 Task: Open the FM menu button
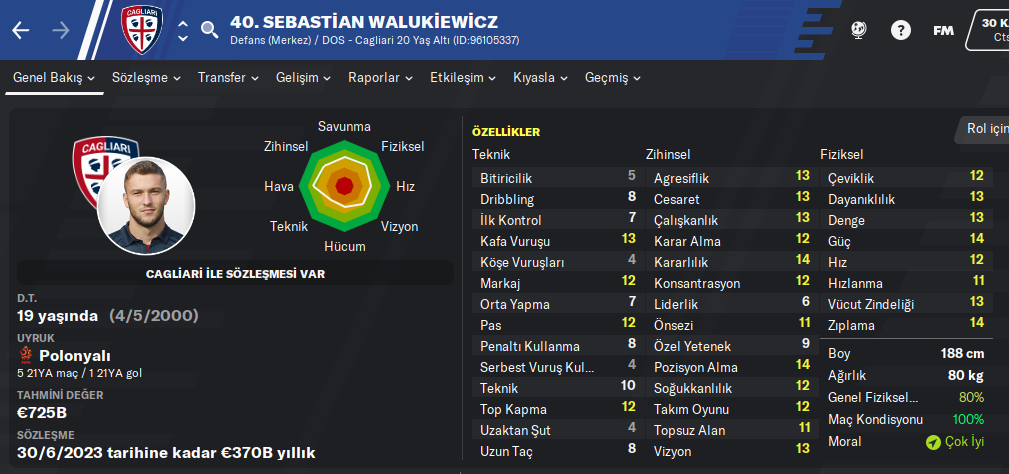943,30
